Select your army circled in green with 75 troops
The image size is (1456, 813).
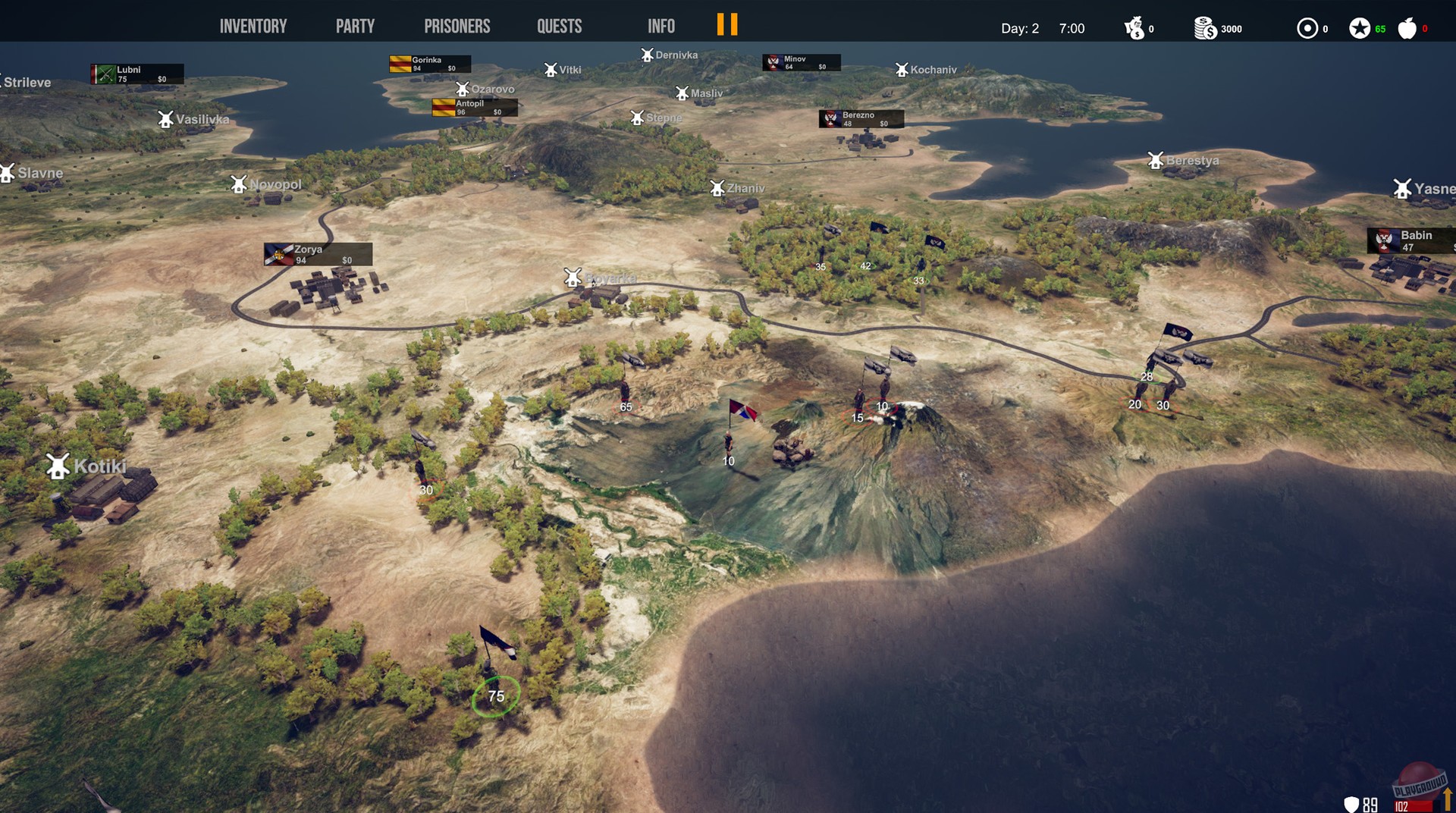tap(496, 695)
